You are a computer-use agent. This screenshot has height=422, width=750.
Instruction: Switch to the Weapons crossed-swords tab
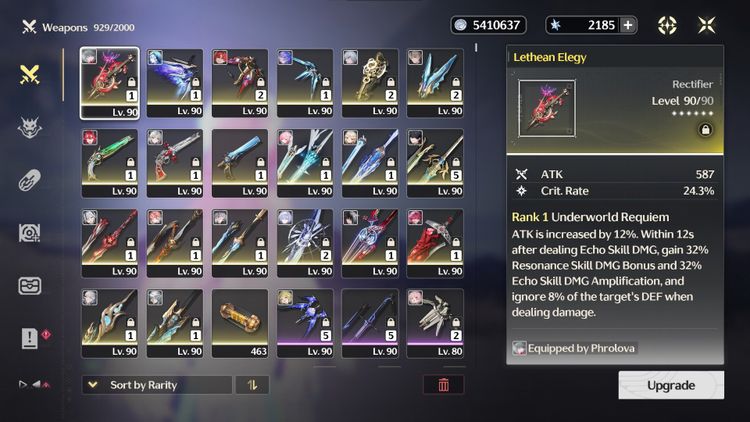[x=30, y=75]
